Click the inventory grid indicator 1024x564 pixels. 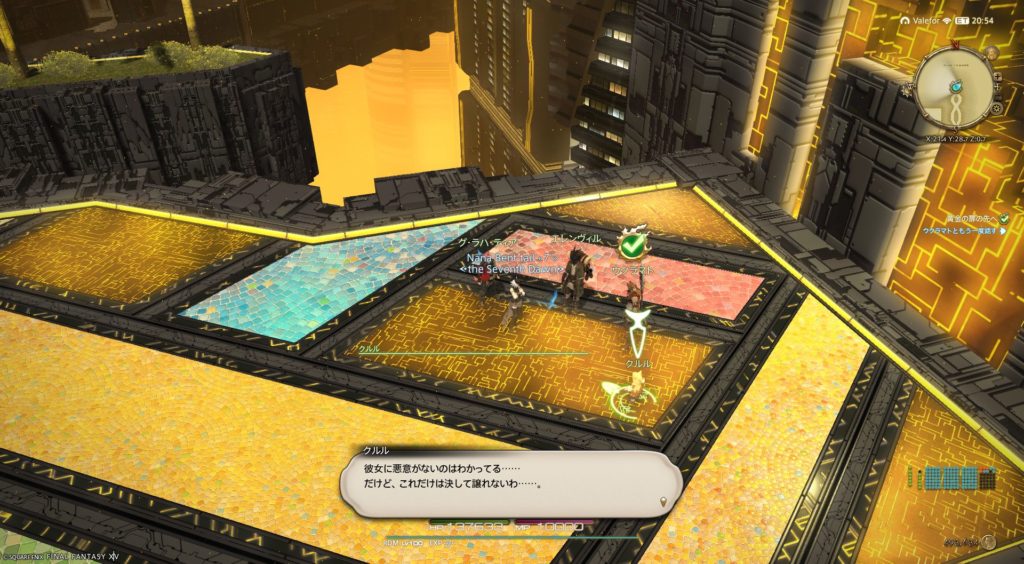click(953, 478)
